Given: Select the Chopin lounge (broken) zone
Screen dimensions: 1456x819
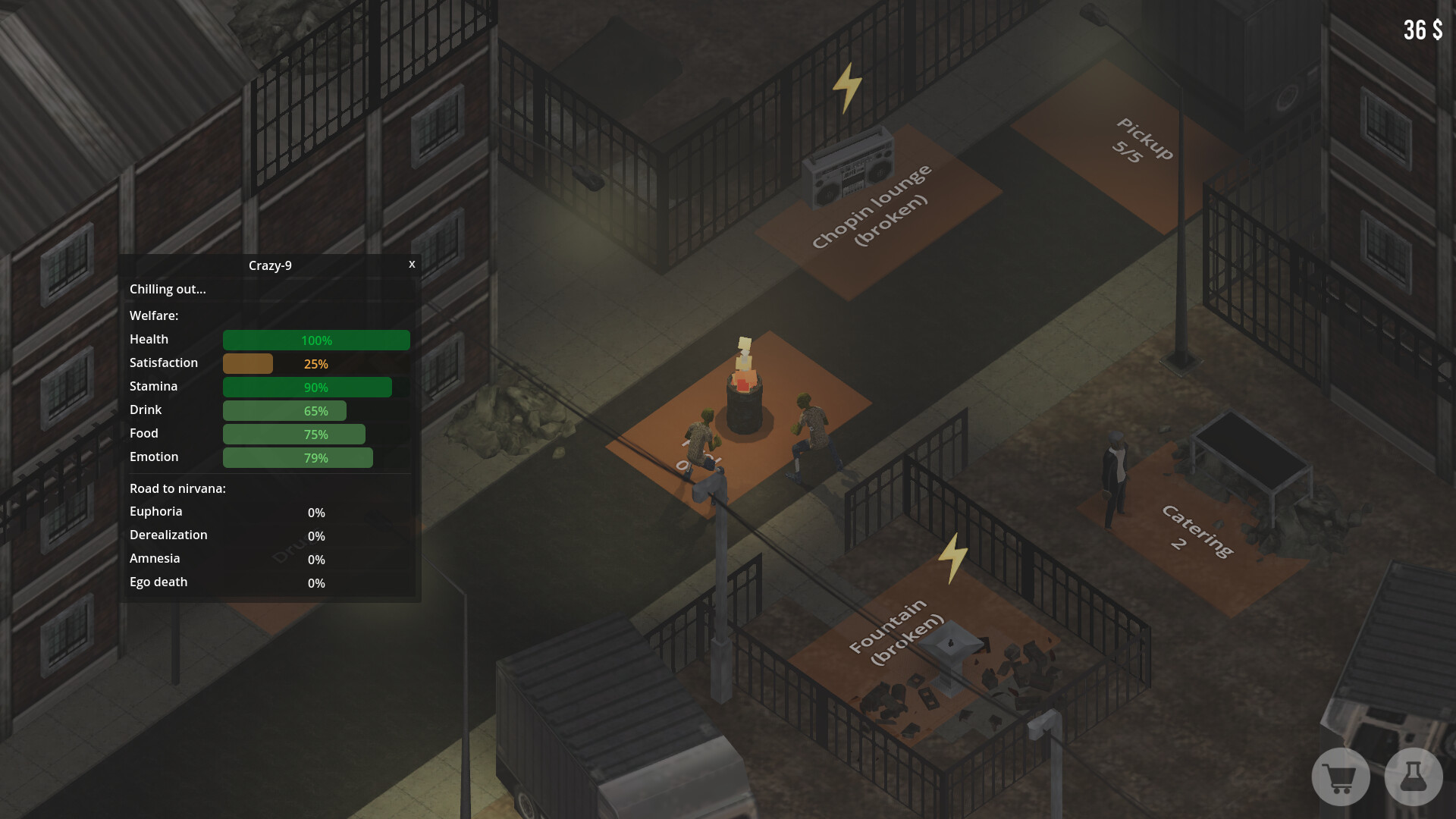Looking at the screenshot, I should tap(870, 205).
